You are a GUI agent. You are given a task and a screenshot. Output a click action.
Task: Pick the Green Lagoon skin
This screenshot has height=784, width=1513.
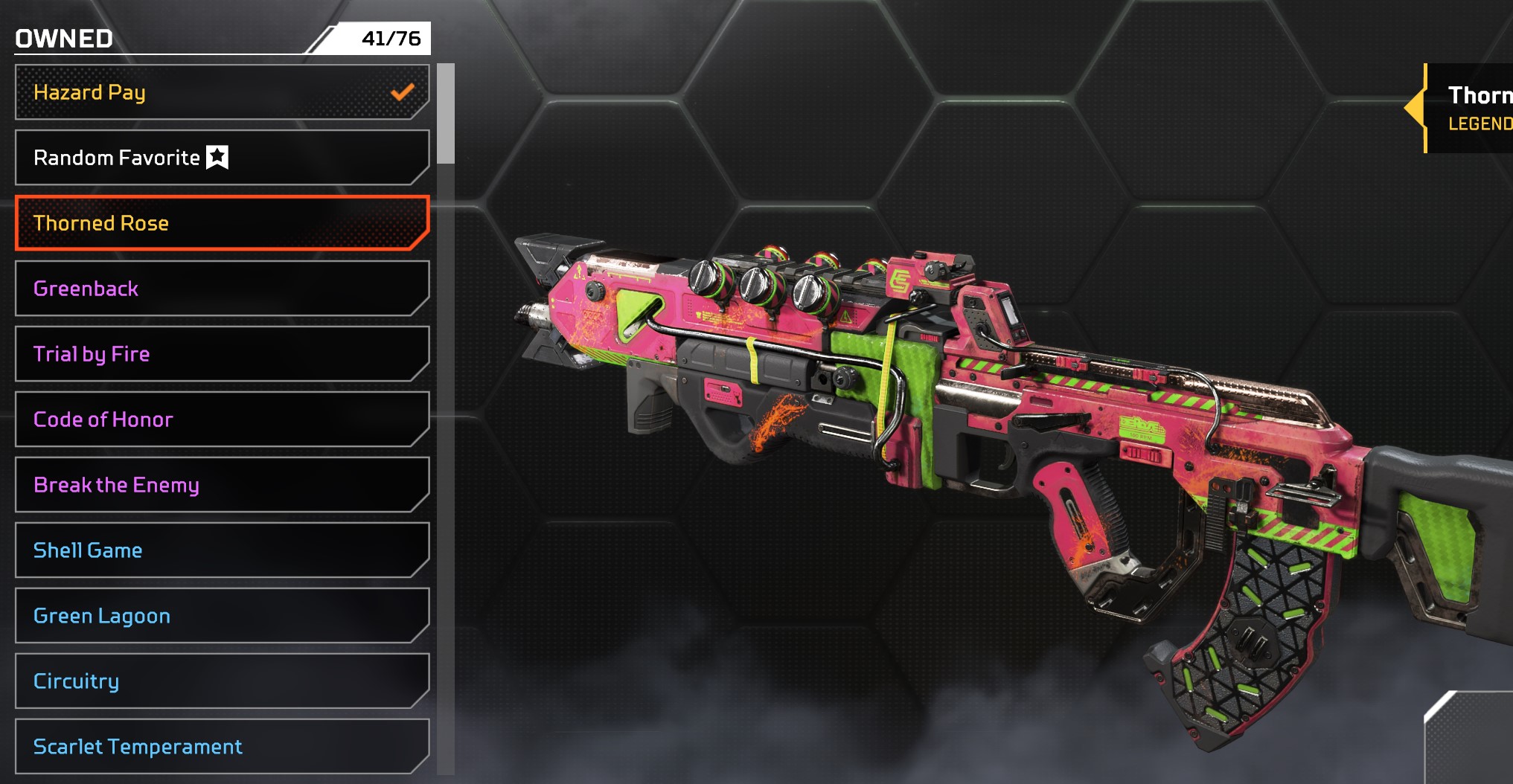coord(222,616)
